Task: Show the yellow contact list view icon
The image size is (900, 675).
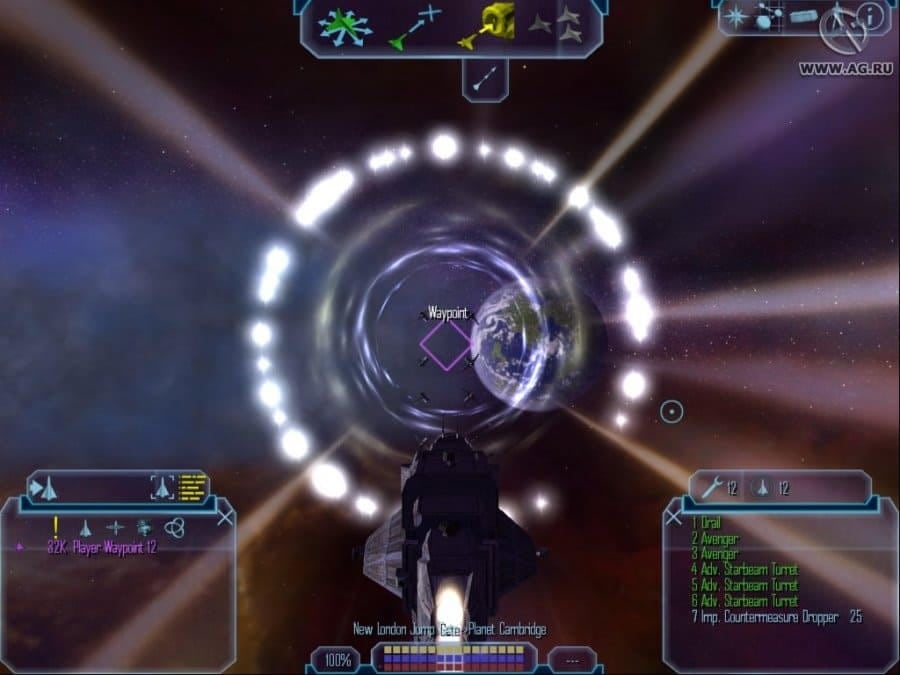Action: click(x=192, y=487)
